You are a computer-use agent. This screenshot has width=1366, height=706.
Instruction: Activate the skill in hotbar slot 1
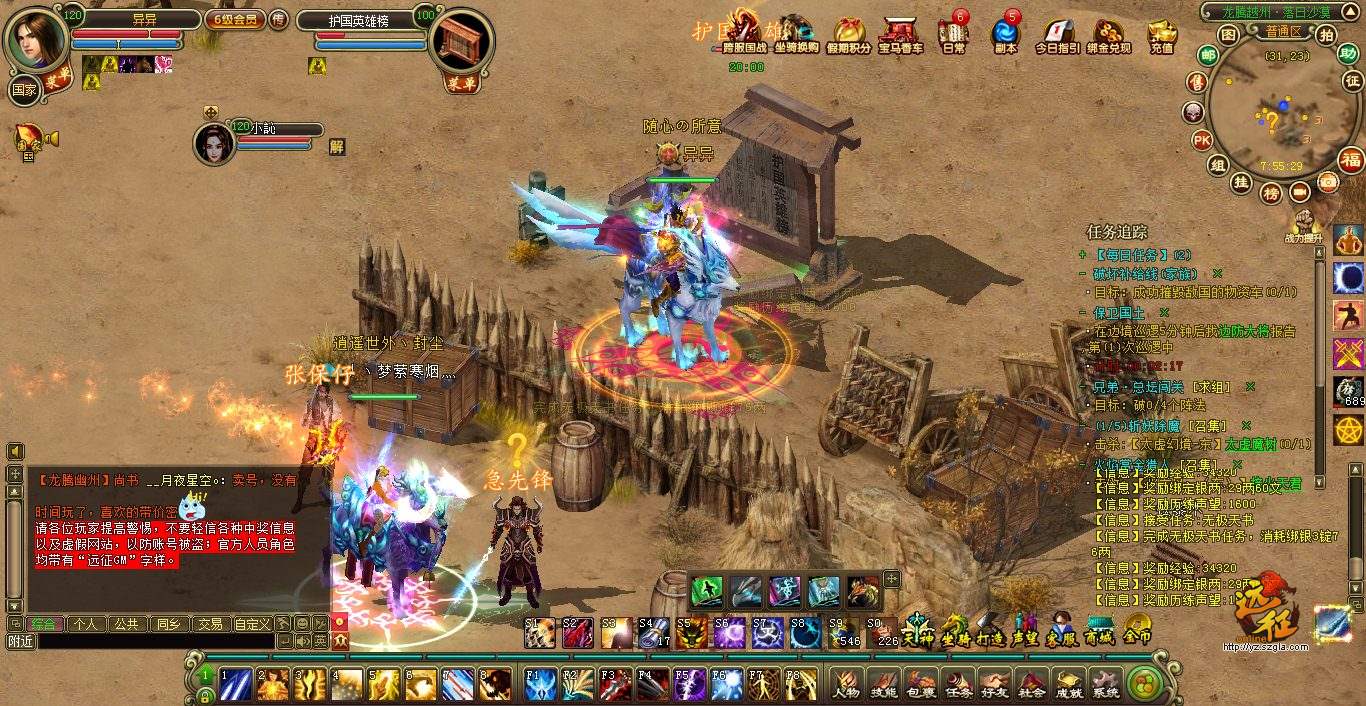(236, 684)
